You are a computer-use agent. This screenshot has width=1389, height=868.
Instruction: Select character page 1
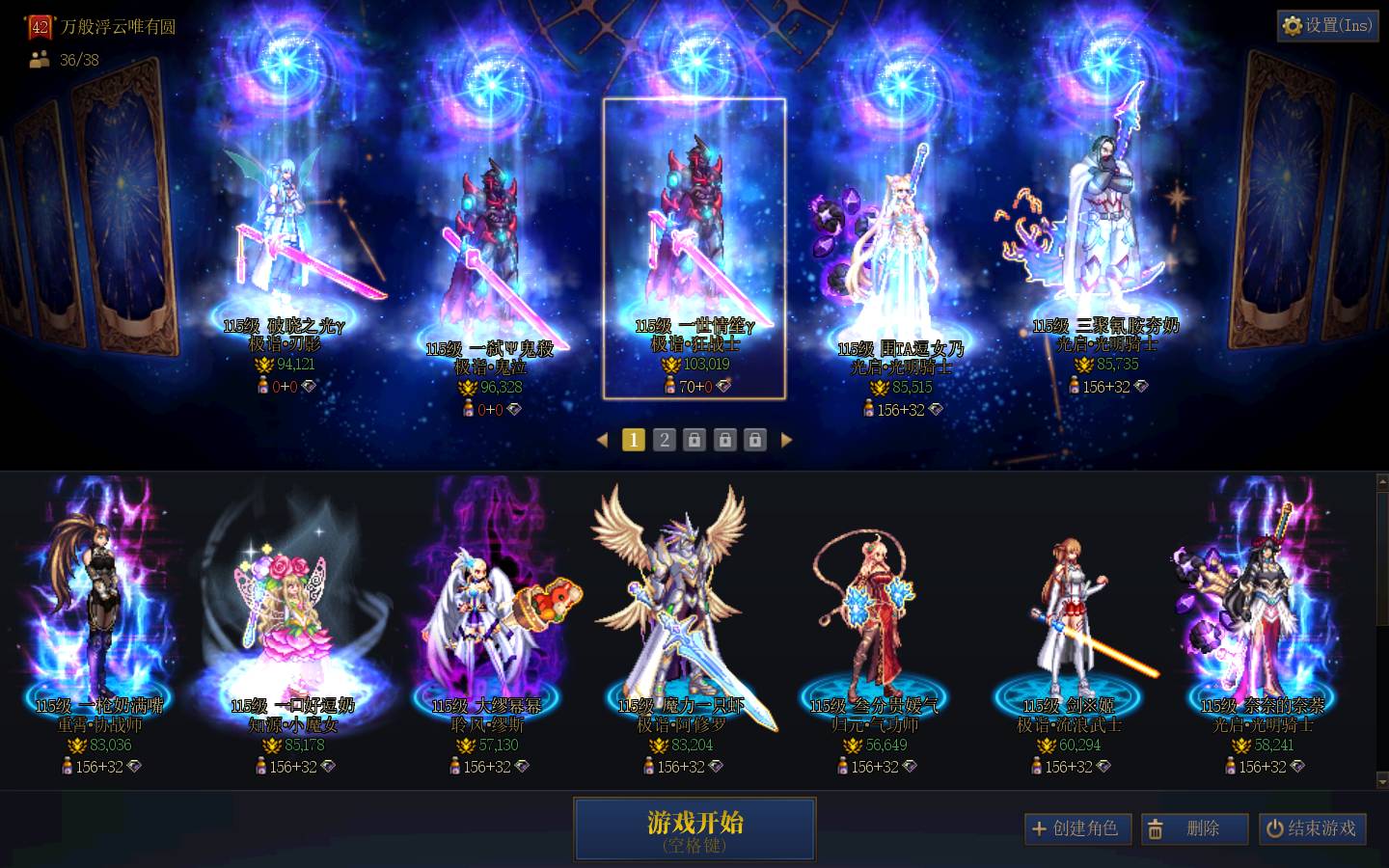point(634,440)
